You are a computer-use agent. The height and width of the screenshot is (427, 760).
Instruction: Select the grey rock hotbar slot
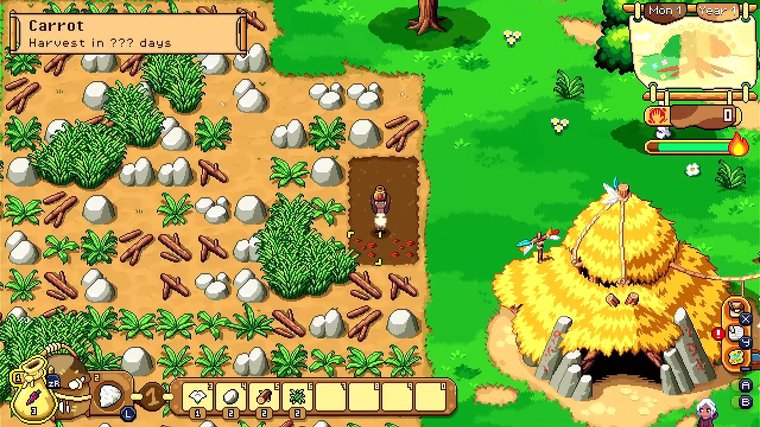[229, 396]
